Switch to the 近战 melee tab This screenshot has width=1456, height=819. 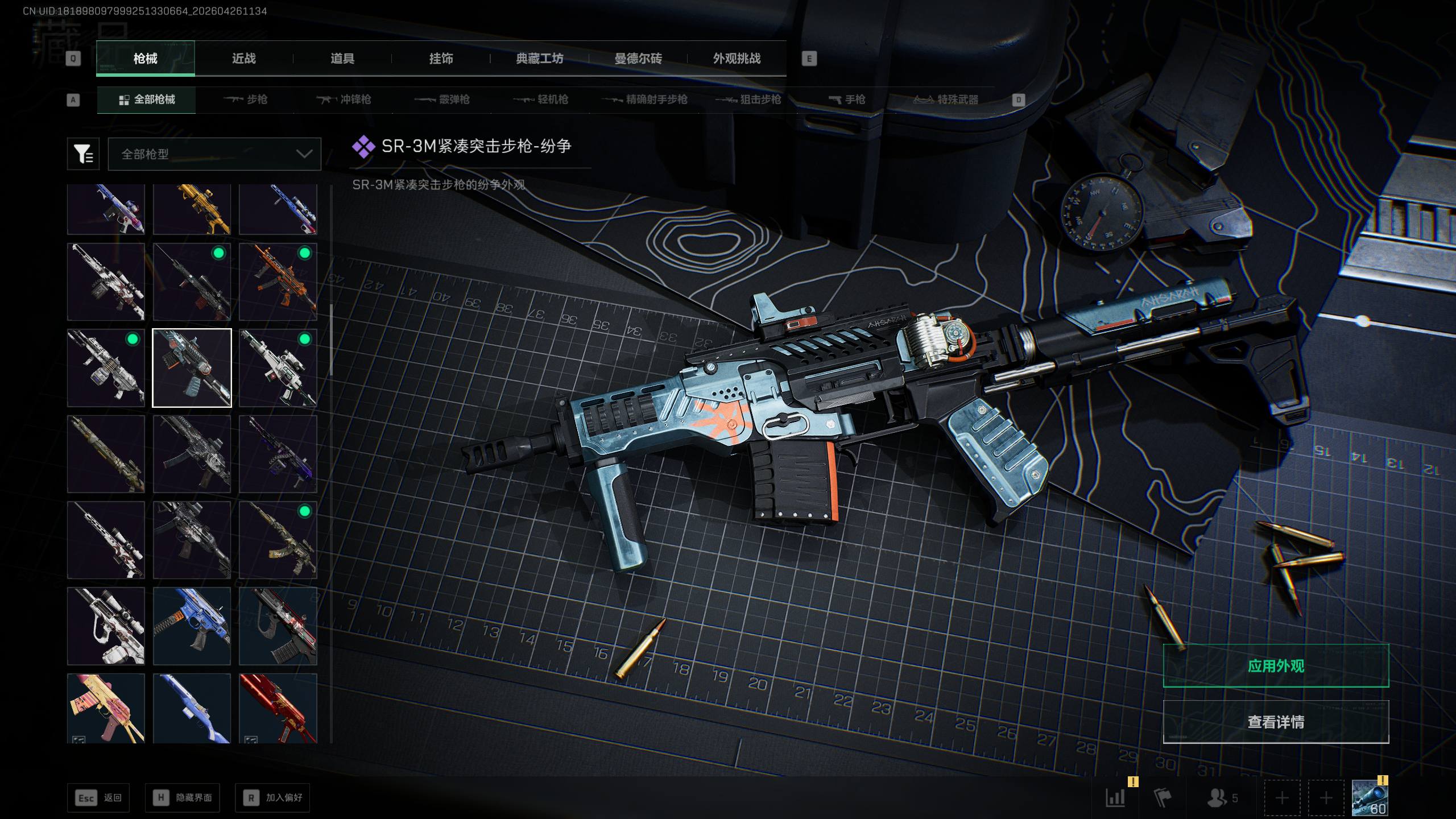[x=243, y=59]
